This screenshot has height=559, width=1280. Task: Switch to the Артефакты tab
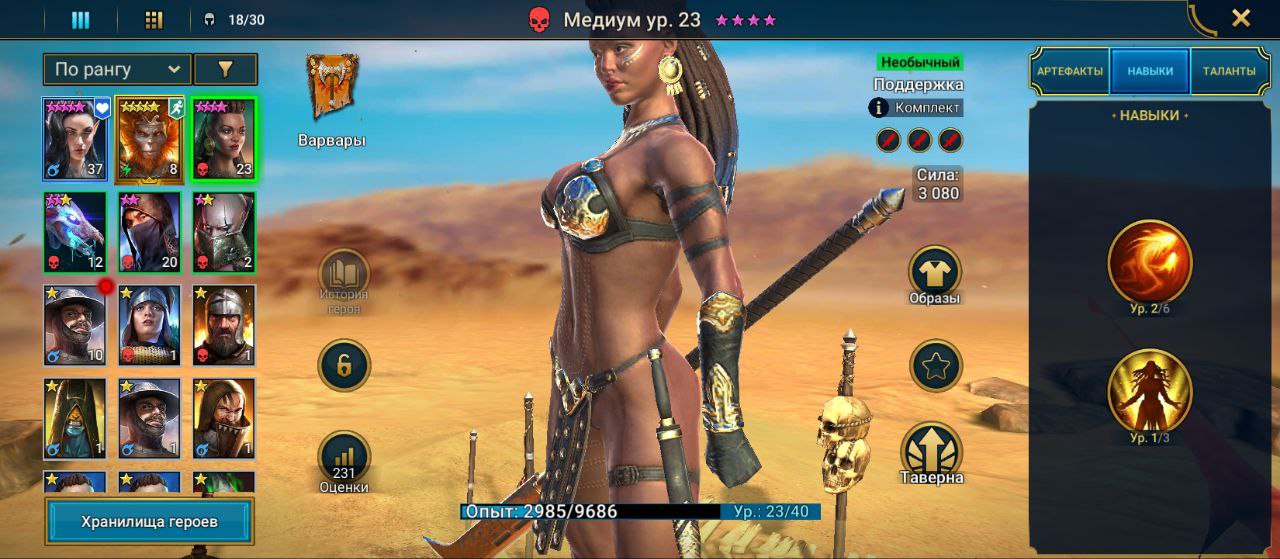(x=1070, y=72)
